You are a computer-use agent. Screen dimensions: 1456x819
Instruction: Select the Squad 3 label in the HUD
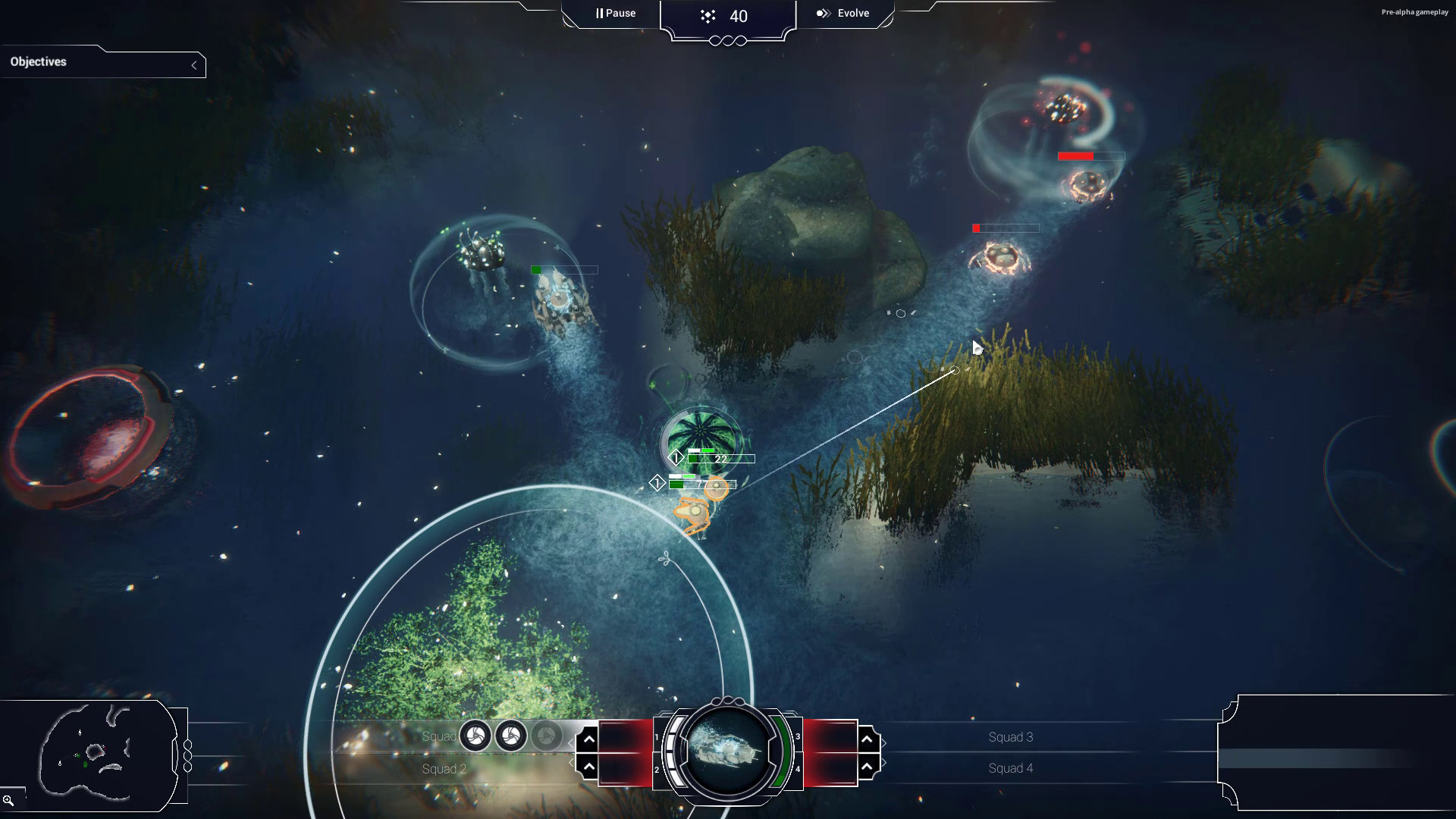[x=1011, y=736]
